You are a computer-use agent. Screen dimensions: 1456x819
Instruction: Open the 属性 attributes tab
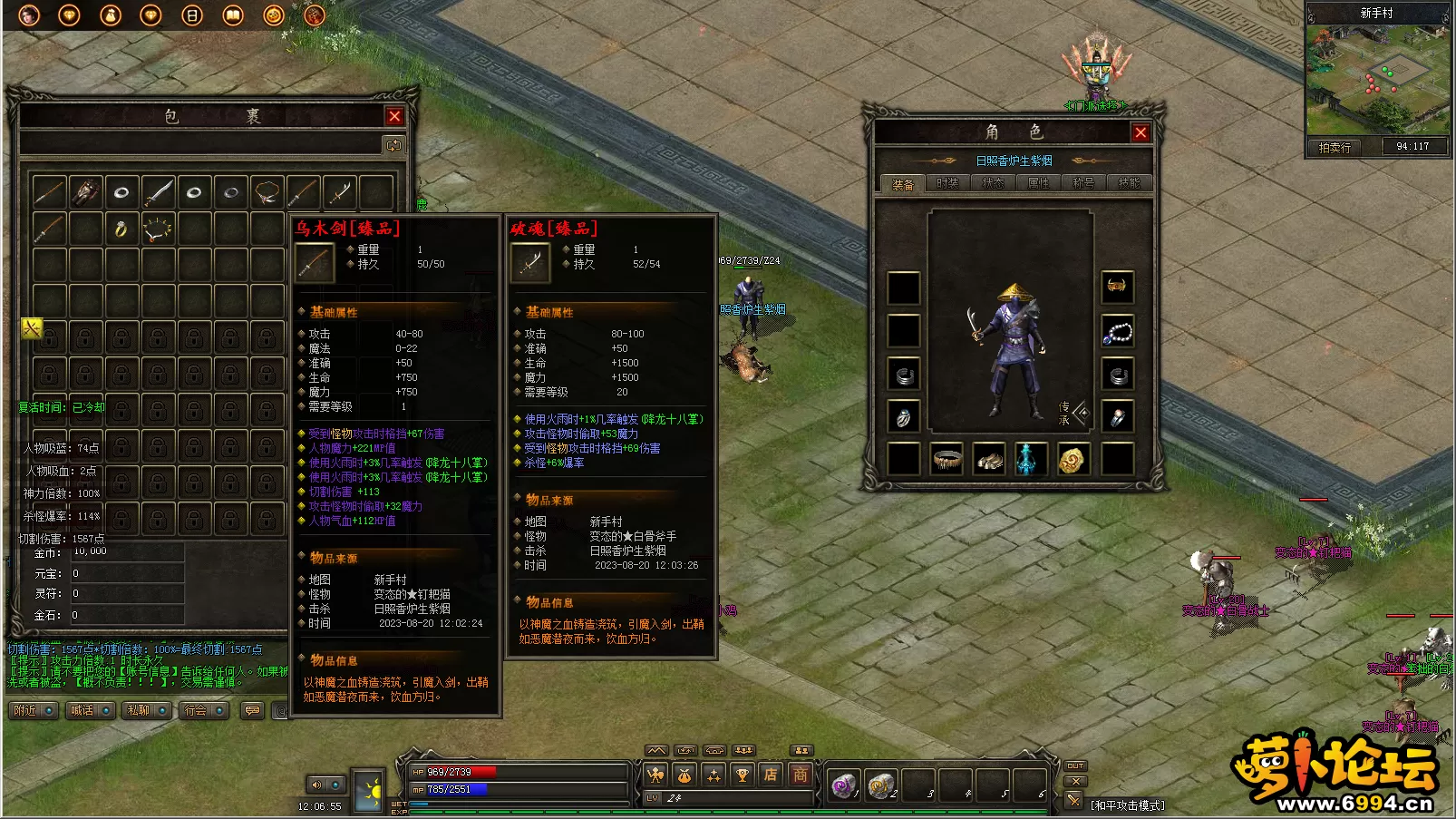[x=1038, y=183]
